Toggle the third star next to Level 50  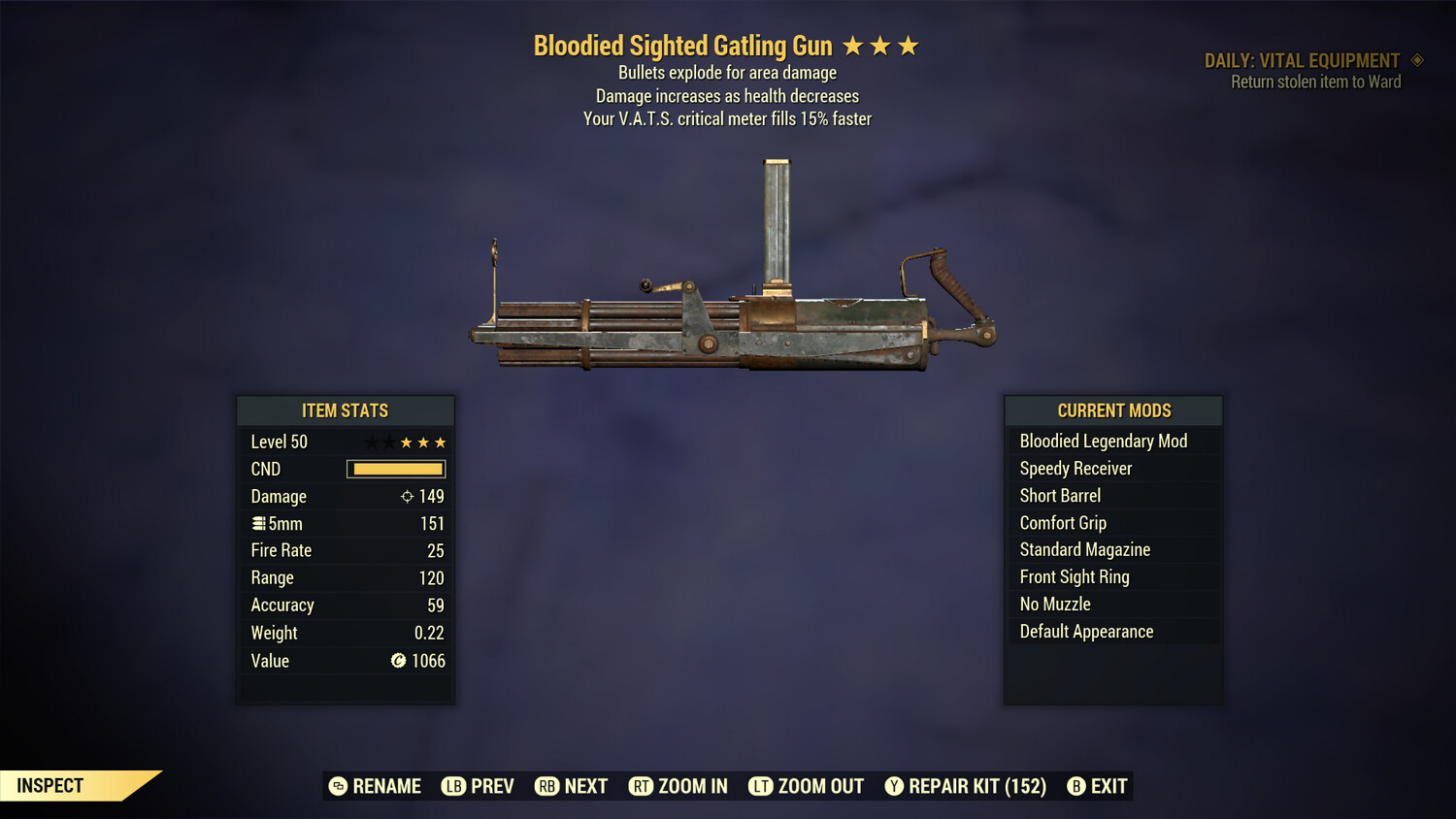click(x=407, y=442)
